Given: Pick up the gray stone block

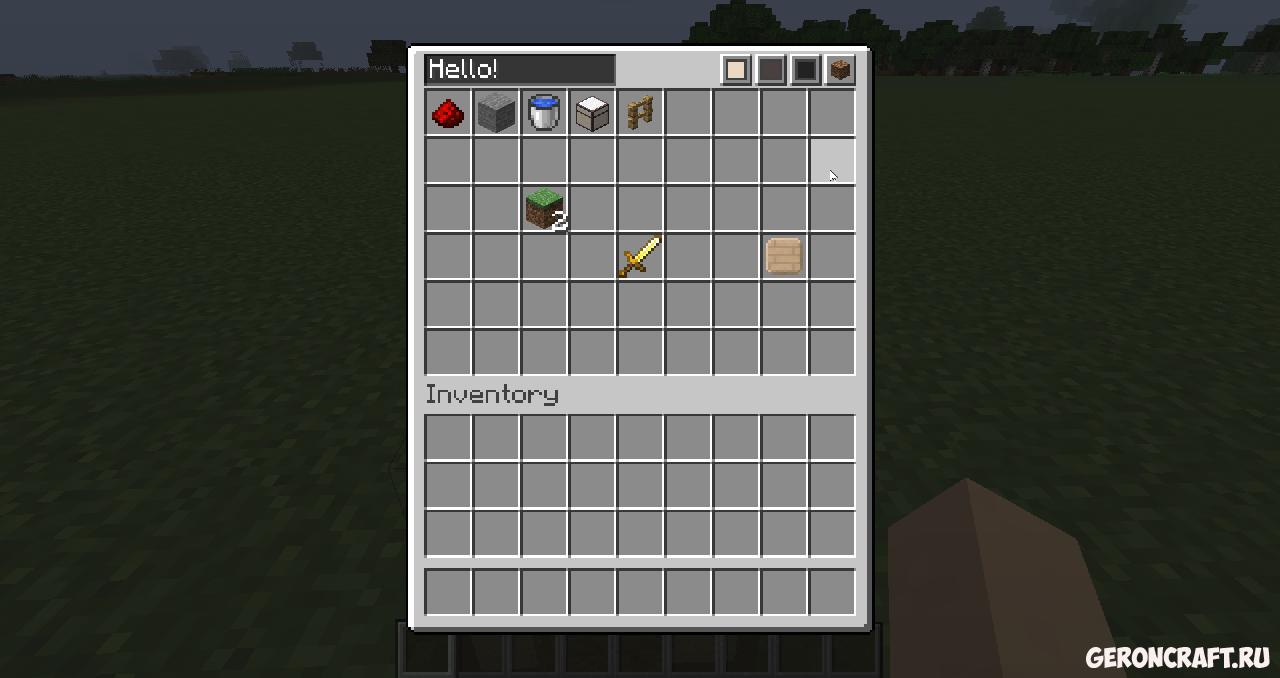Looking at the screenshot, I should [496, 113].
